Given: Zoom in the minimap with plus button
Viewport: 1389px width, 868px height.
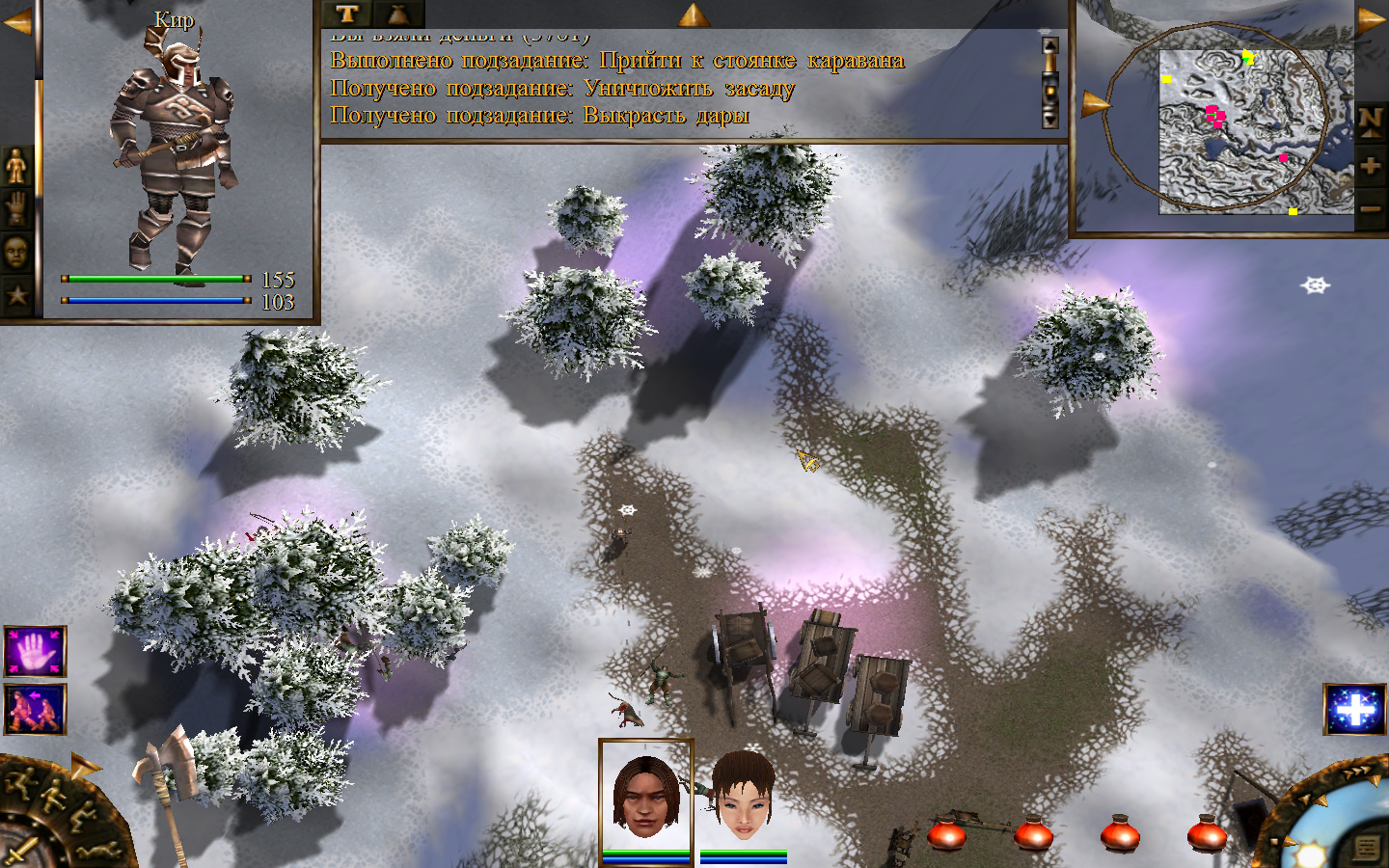Looking at the screenshot, I should point(1371,166).
